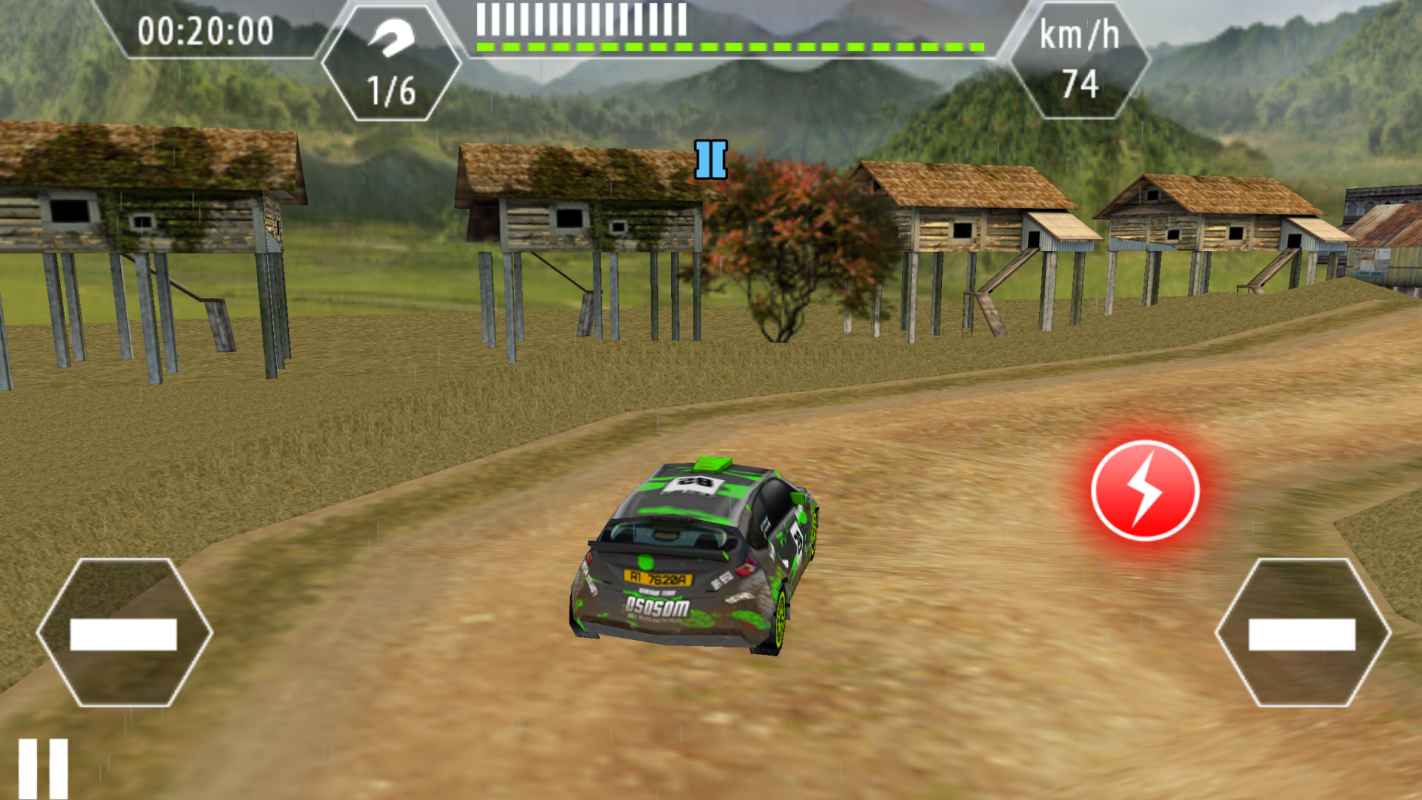Tap the hexagon control beneath the nitro boost
This screenshot has height=800, width=1422.
pos(1302,633)
